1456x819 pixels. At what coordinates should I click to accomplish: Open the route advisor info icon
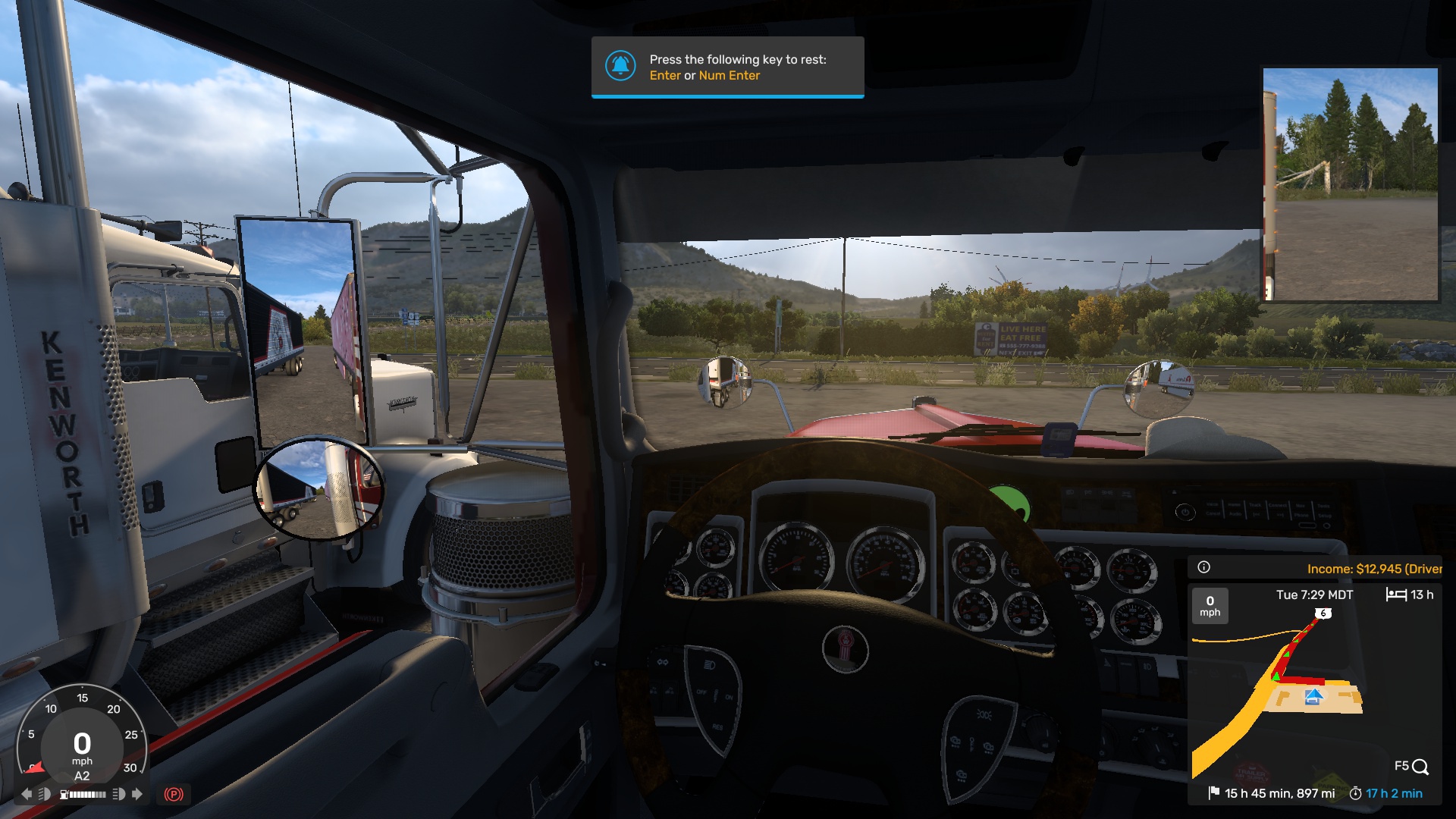tap(1203, 567)
